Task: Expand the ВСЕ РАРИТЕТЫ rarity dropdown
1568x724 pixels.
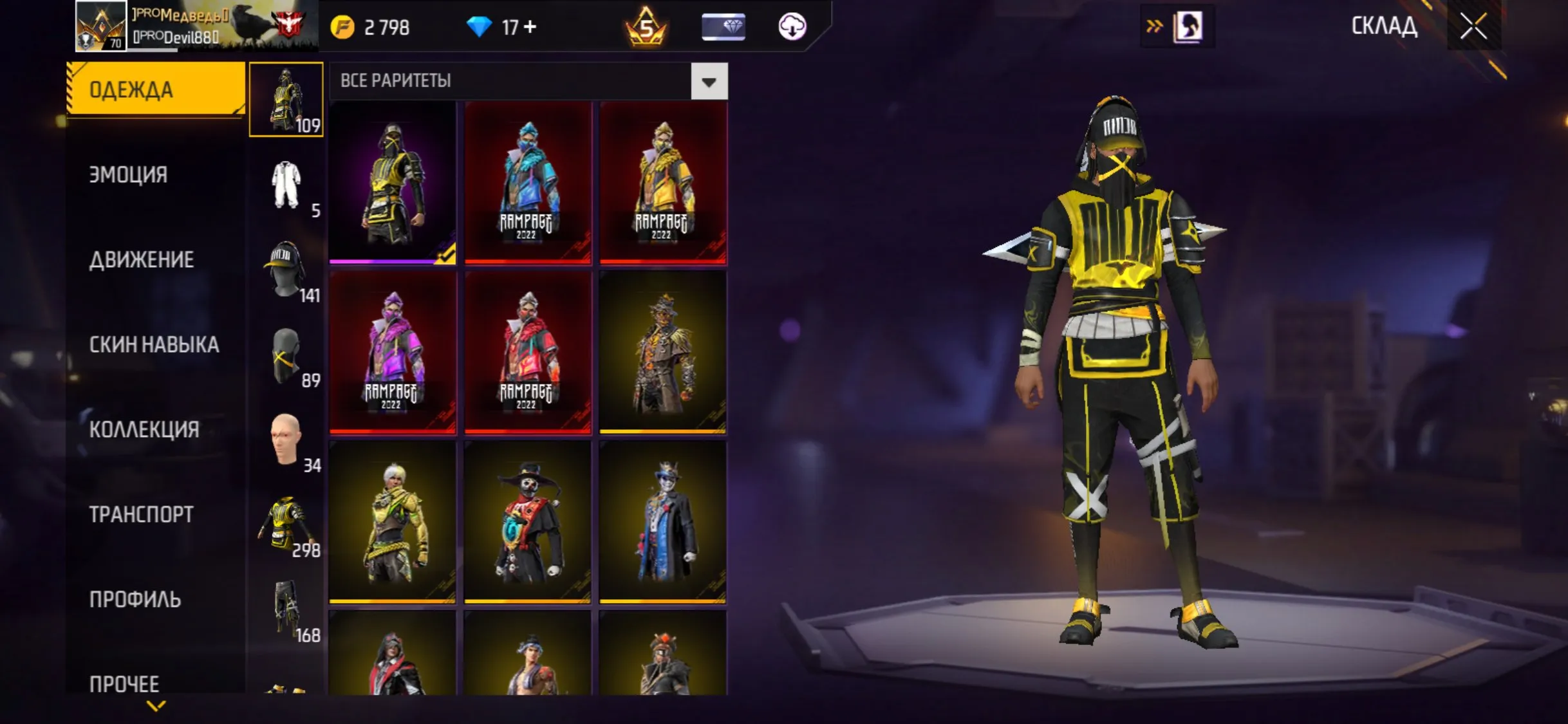Action: click(708, 81)
